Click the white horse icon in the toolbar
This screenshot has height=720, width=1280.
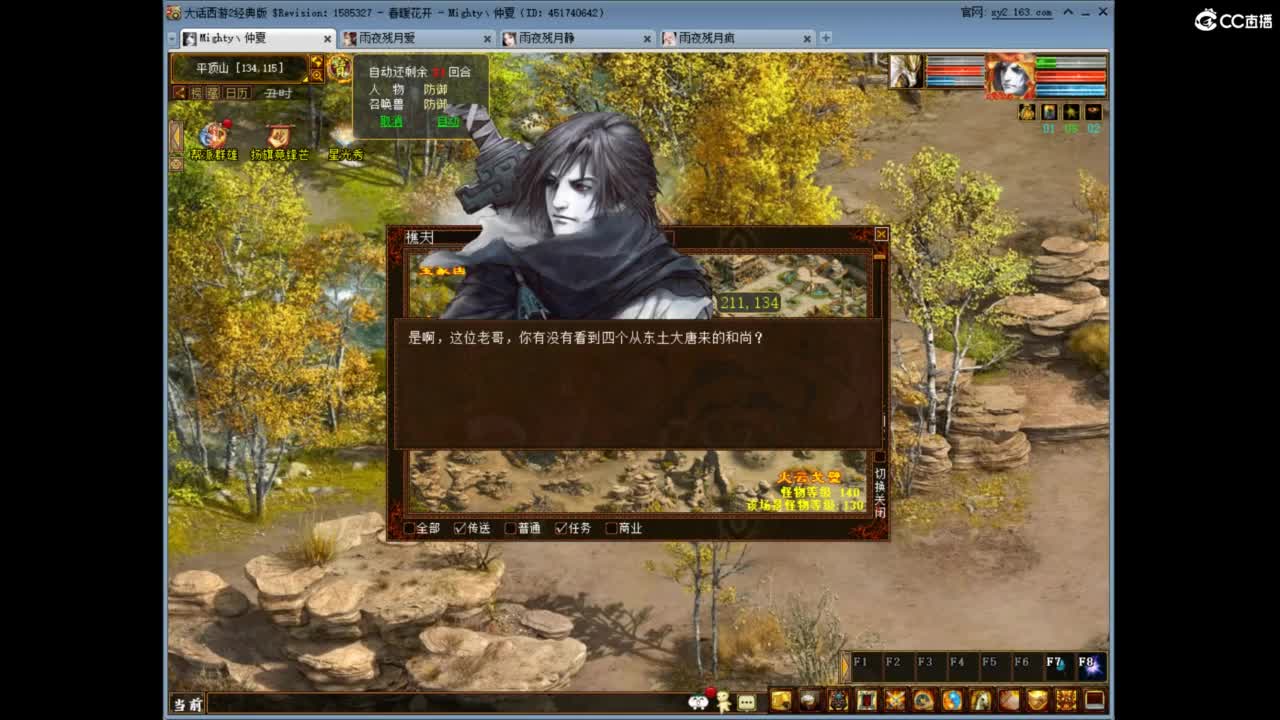pos(981,702)
